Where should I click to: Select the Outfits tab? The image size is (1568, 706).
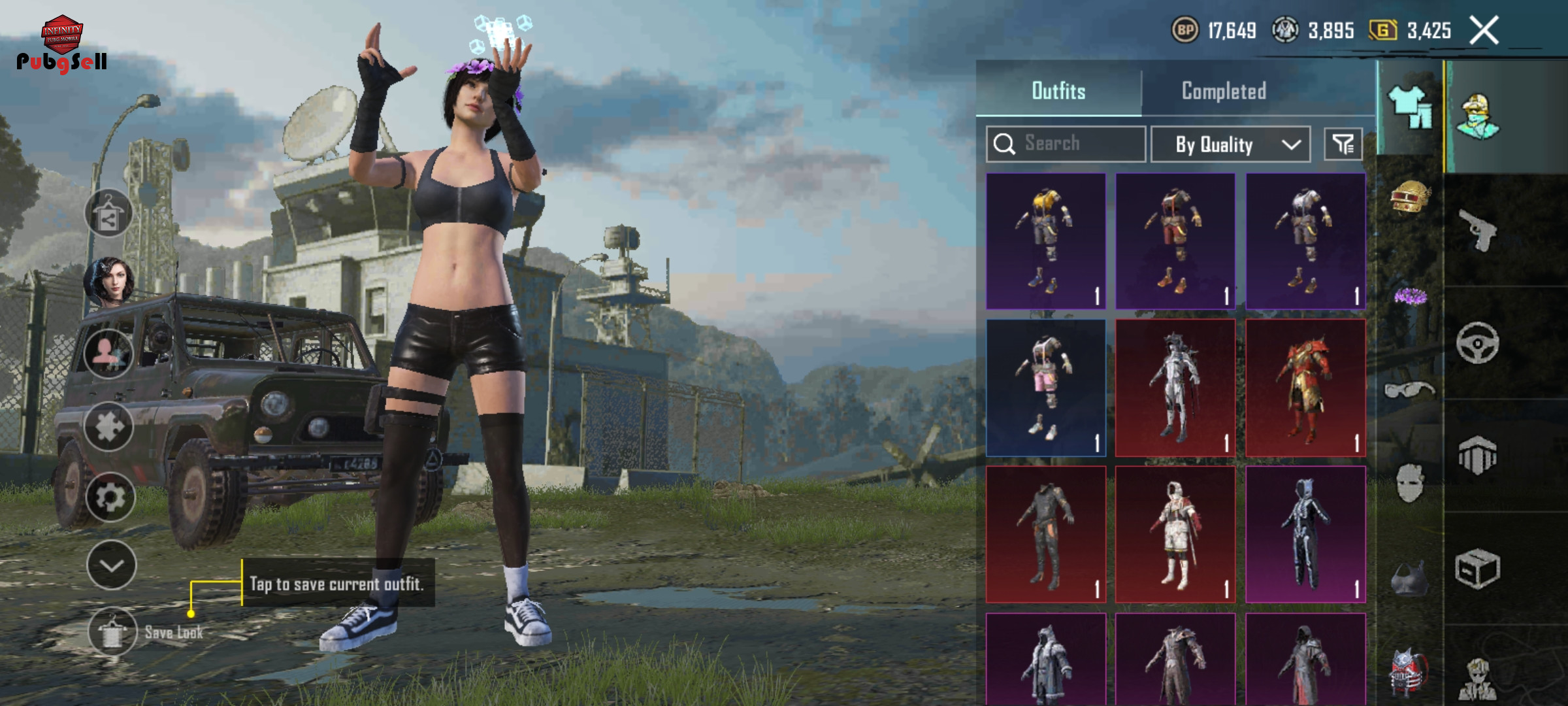pyautogui.click(x=1058, y=91)
